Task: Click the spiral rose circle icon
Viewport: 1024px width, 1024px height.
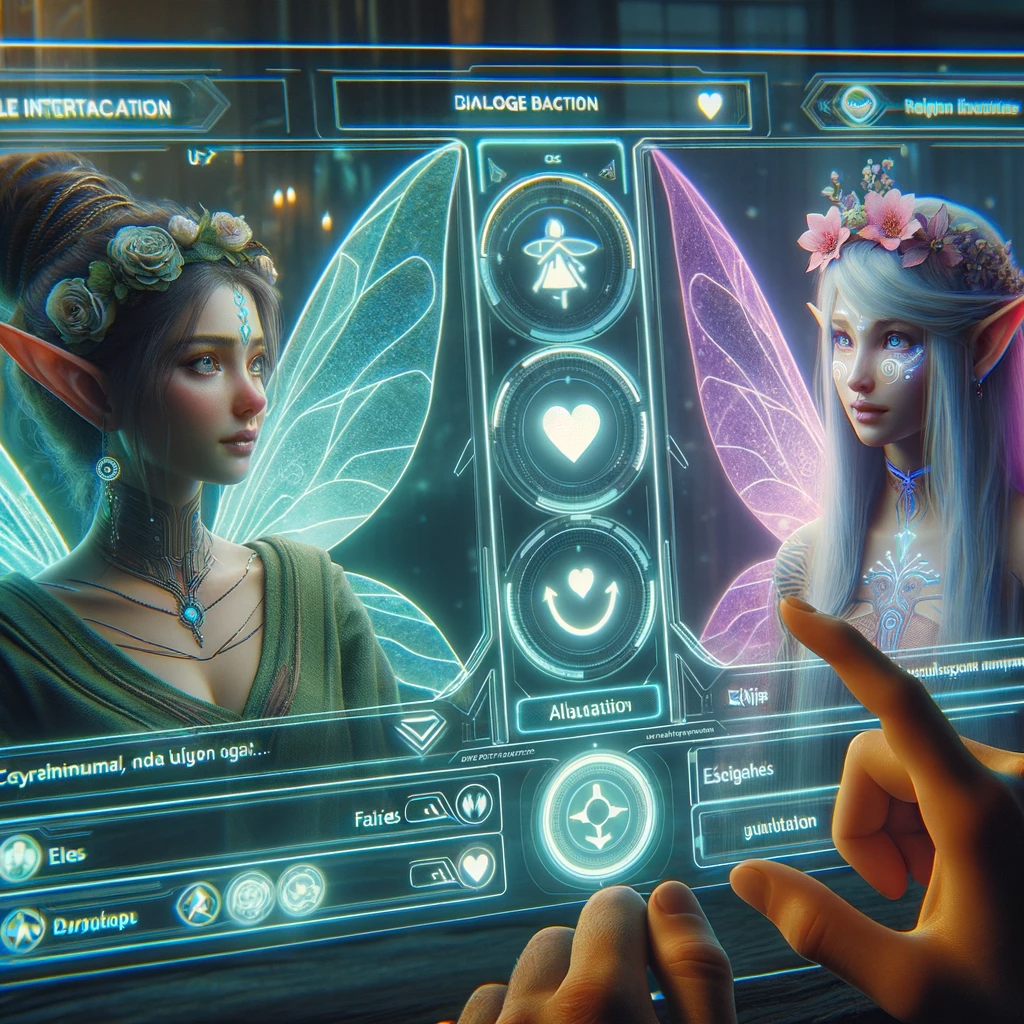Action: pyautogui.click(x=299, y=889)
